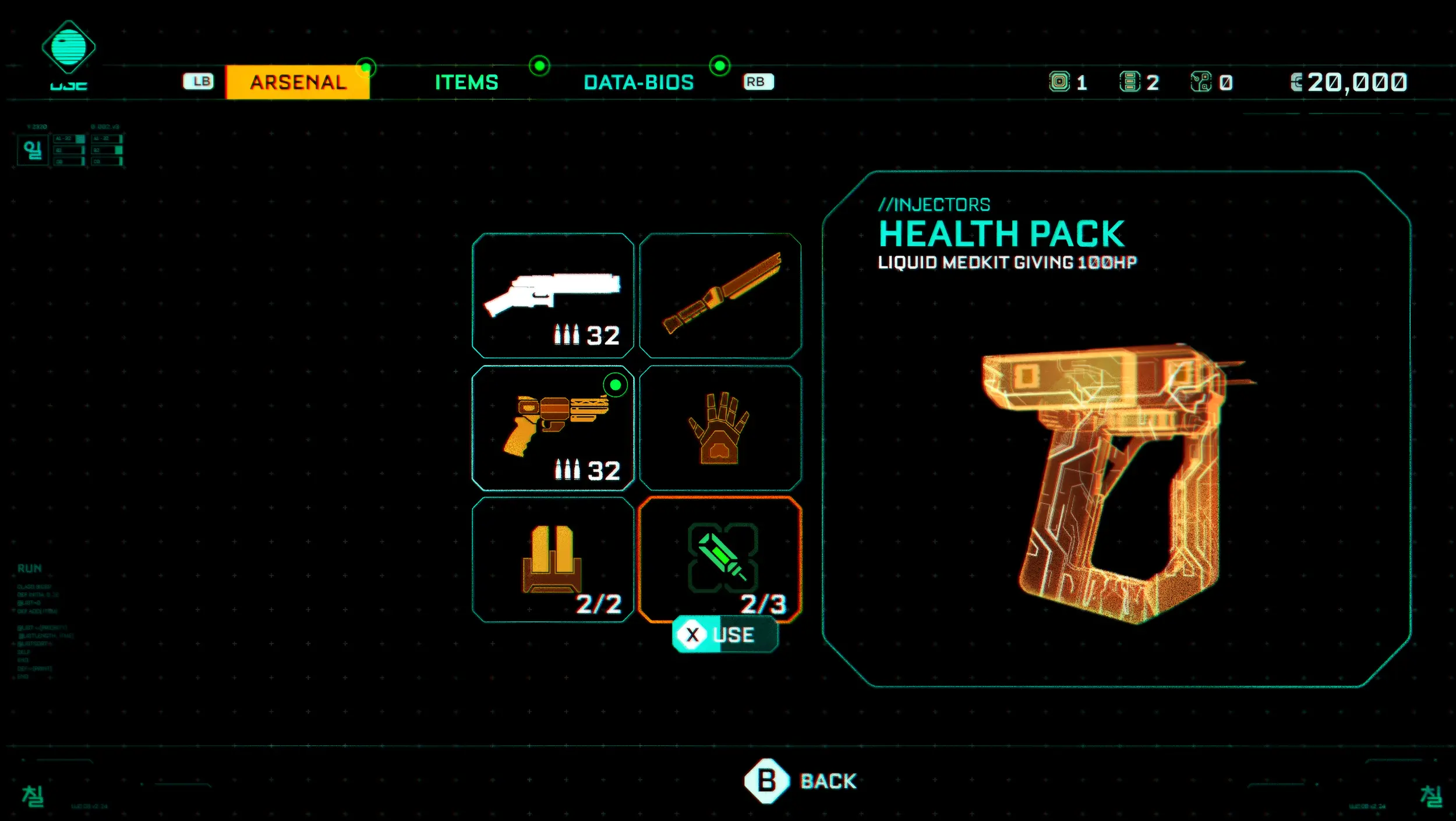Switch to the Data-Bios tab
1456x821 pixels.
[x=638, y=82]
